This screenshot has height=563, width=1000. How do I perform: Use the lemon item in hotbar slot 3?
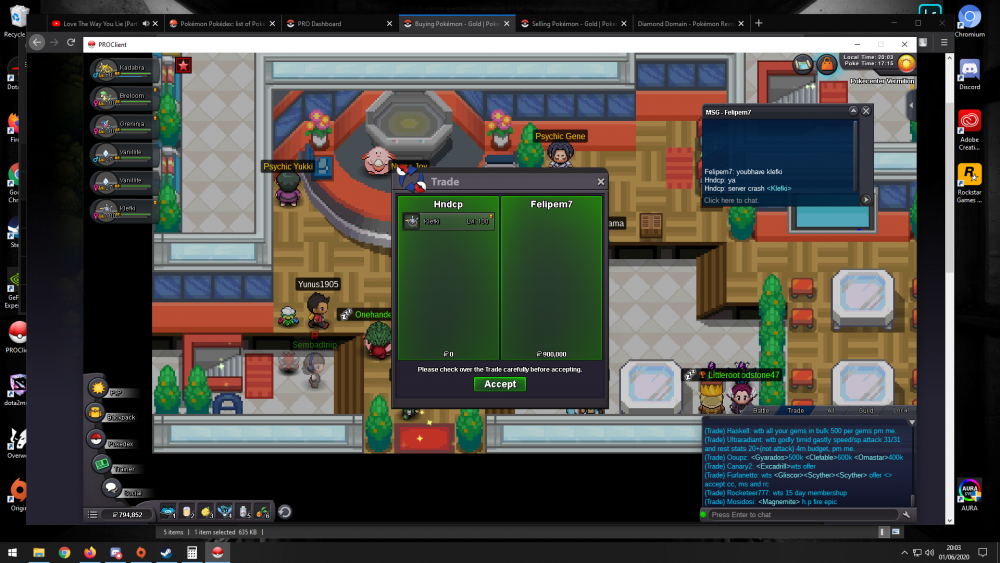click(x=207, y=512)
